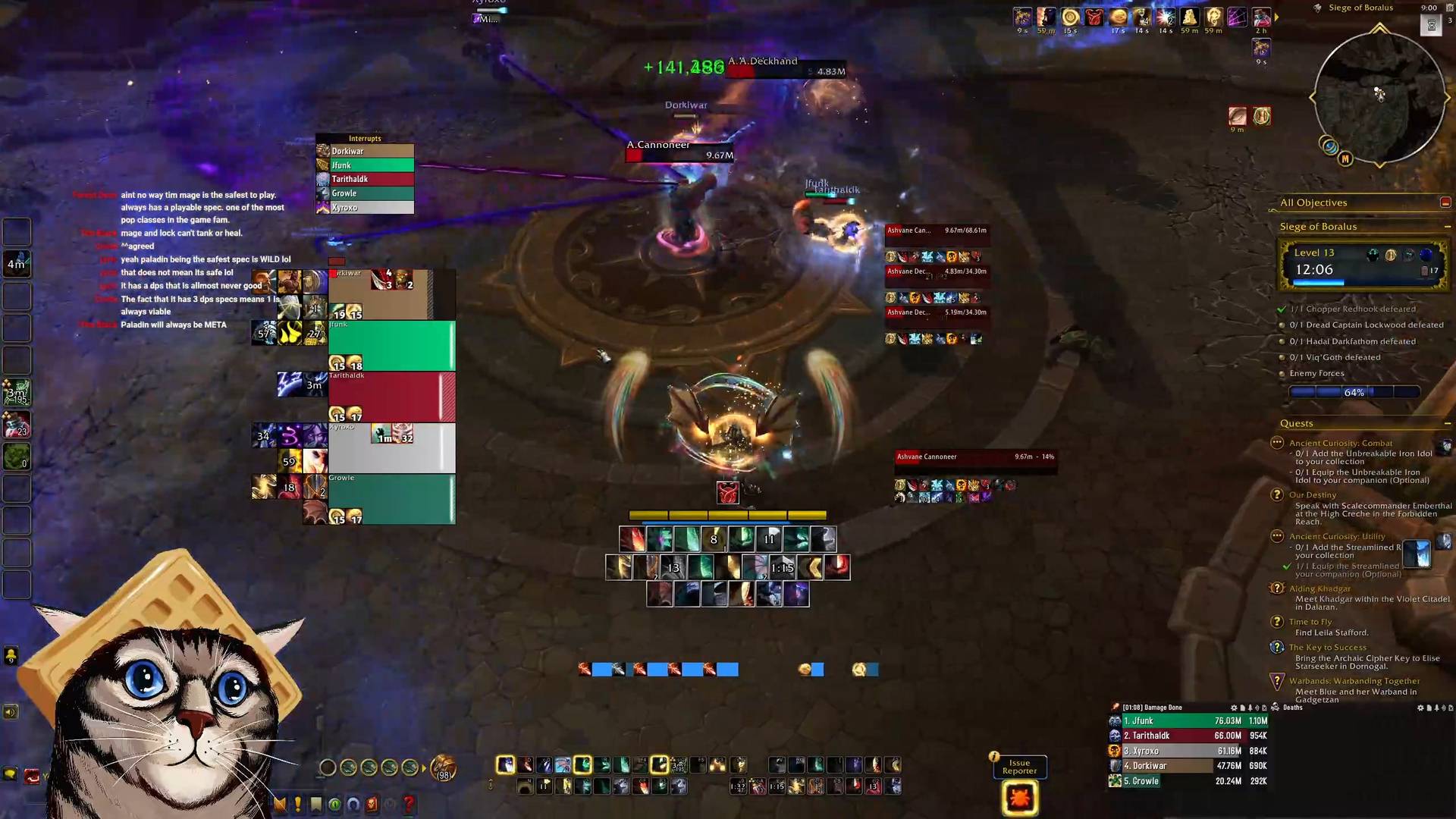Open the Time to Fly quest entry
The width and height of the screenshot is (1456, 819).
(1310, 622)
